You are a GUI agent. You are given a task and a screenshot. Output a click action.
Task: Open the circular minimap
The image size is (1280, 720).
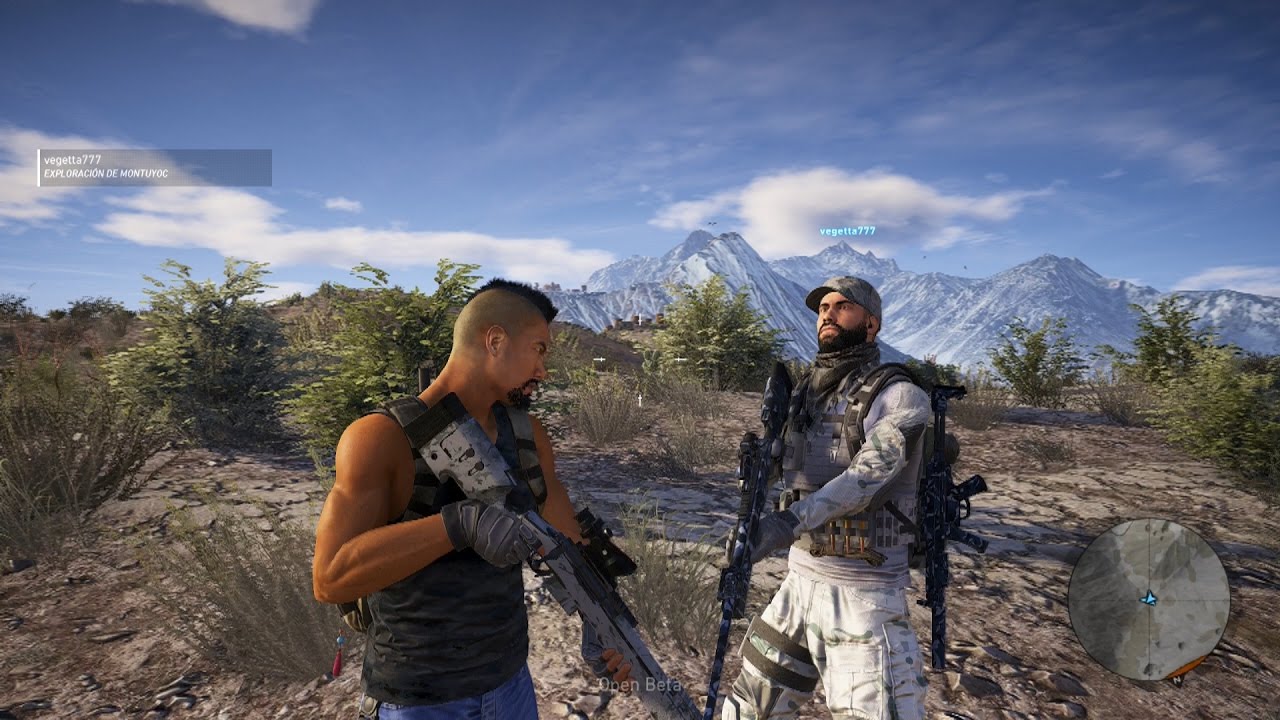tap(1148, 599)
